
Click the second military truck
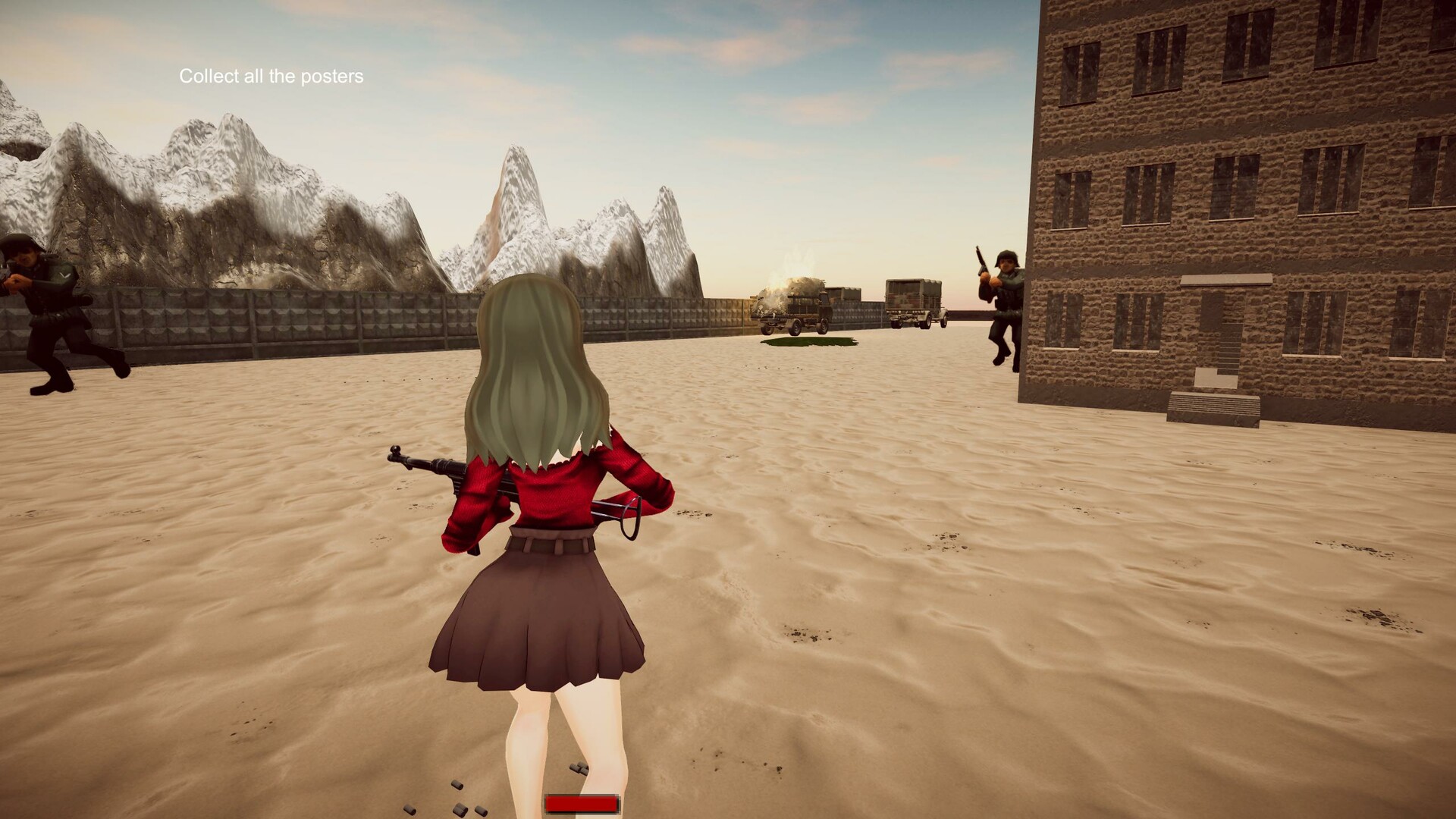(x=910, y=300)
